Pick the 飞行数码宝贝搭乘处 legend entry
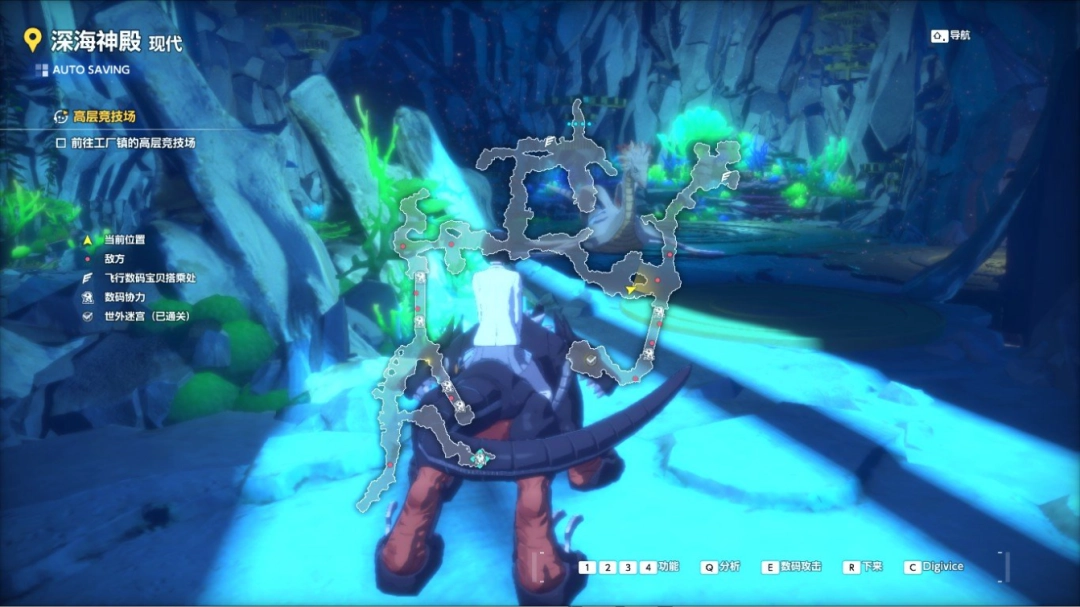 pyautogui.click(x=149, y=278)
